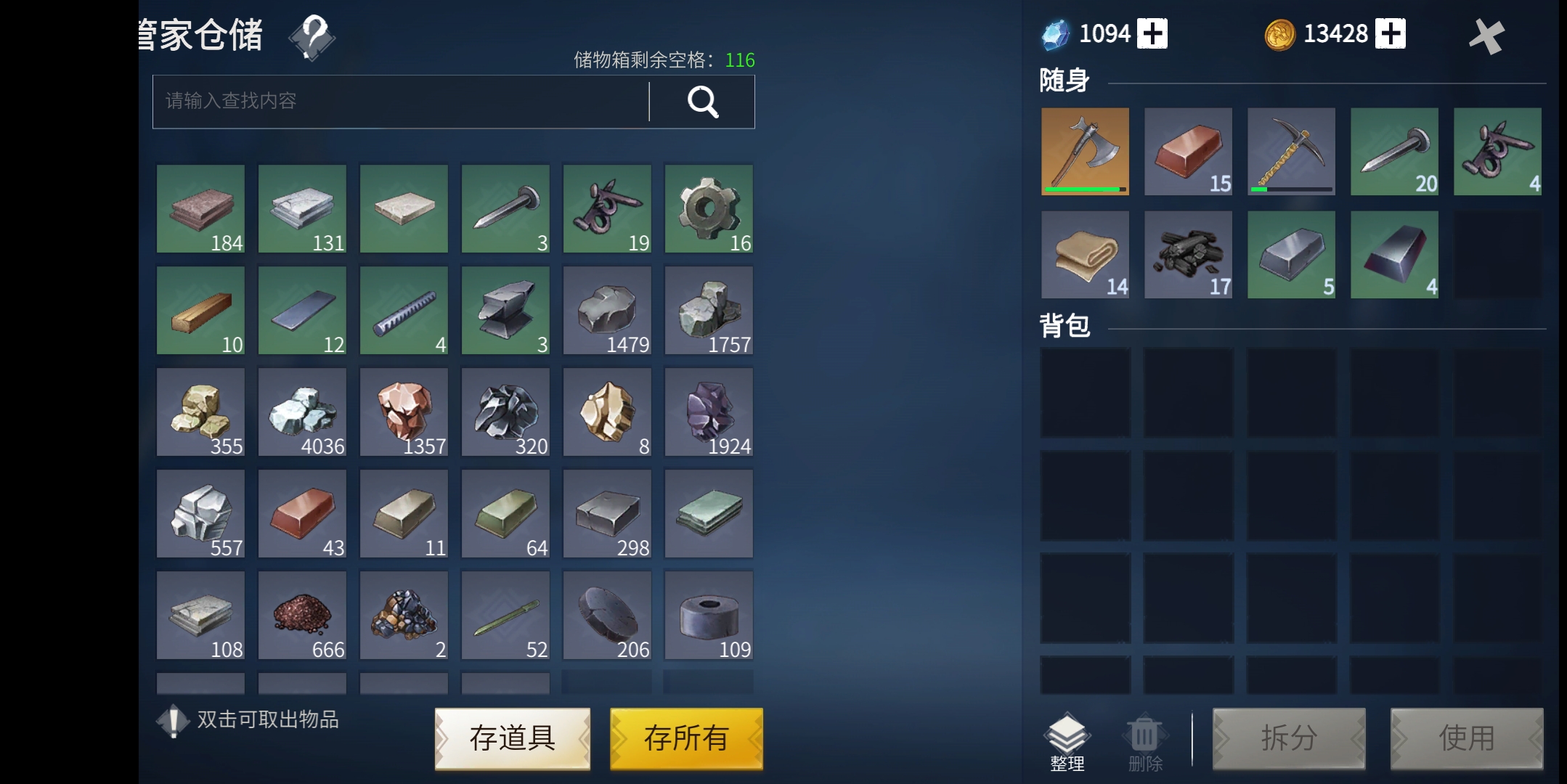
Task: Select the purple ore stack of 1924
Action: tap(709, 412)
